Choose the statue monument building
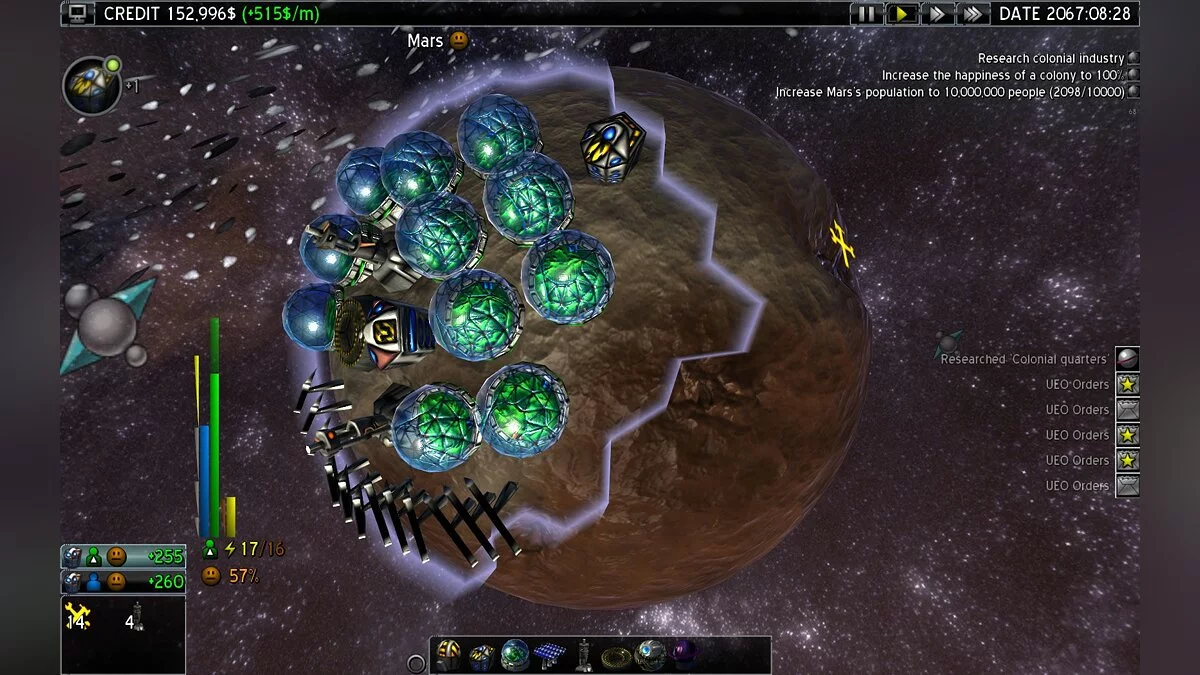Image resolution: width=1200 pixels, height=675 pixels. click(583, 655)
